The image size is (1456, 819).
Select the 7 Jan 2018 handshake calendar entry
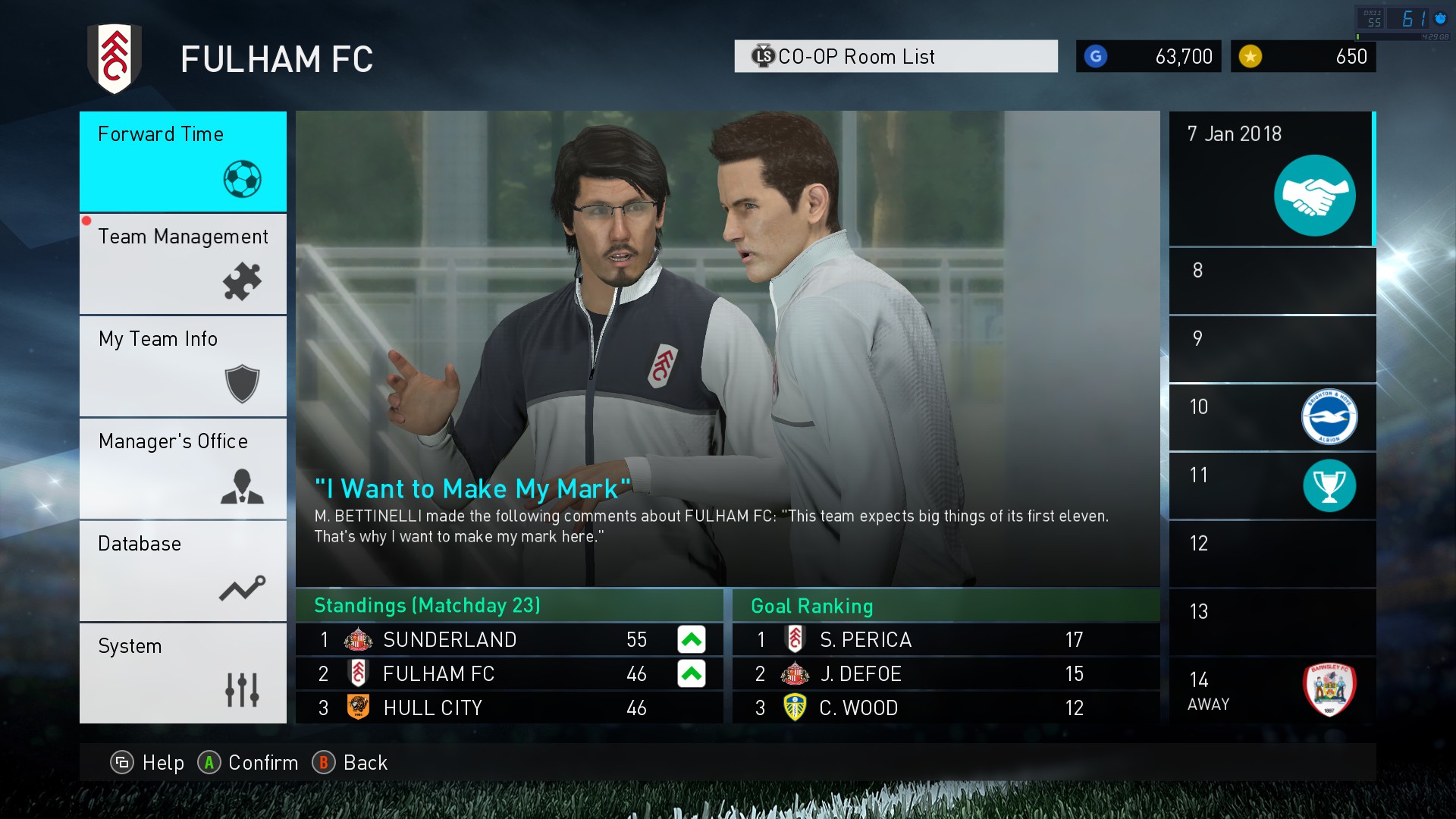coord(1272,179)
